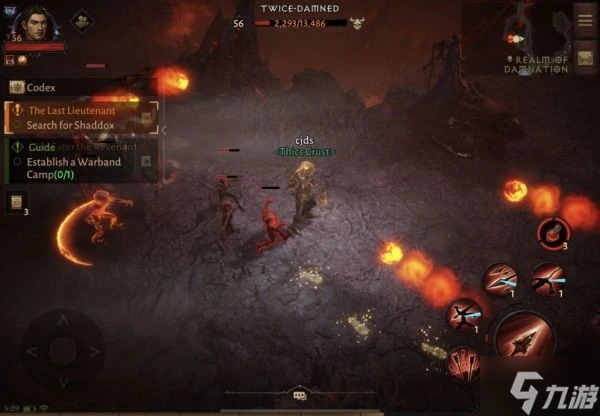Tap the virtual movement joystick
The image size is (600, 416).
[62, 349]
